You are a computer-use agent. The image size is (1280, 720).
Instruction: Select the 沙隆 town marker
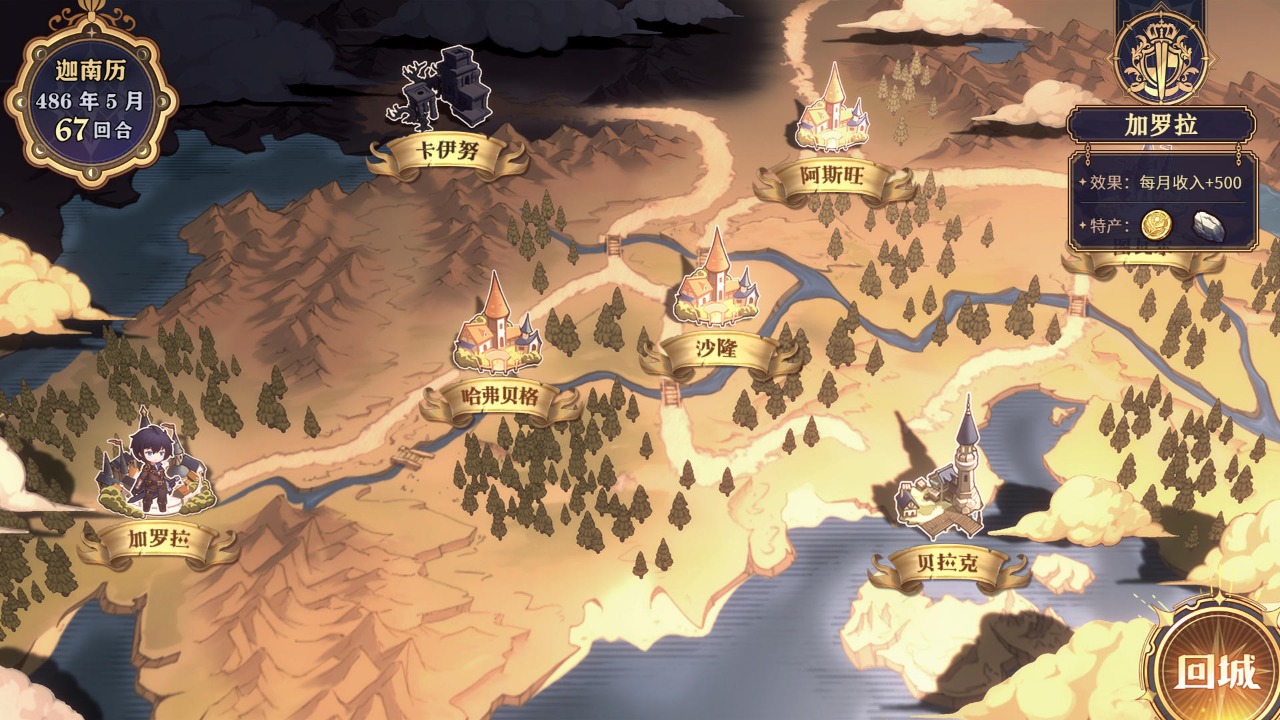(716, 283)
